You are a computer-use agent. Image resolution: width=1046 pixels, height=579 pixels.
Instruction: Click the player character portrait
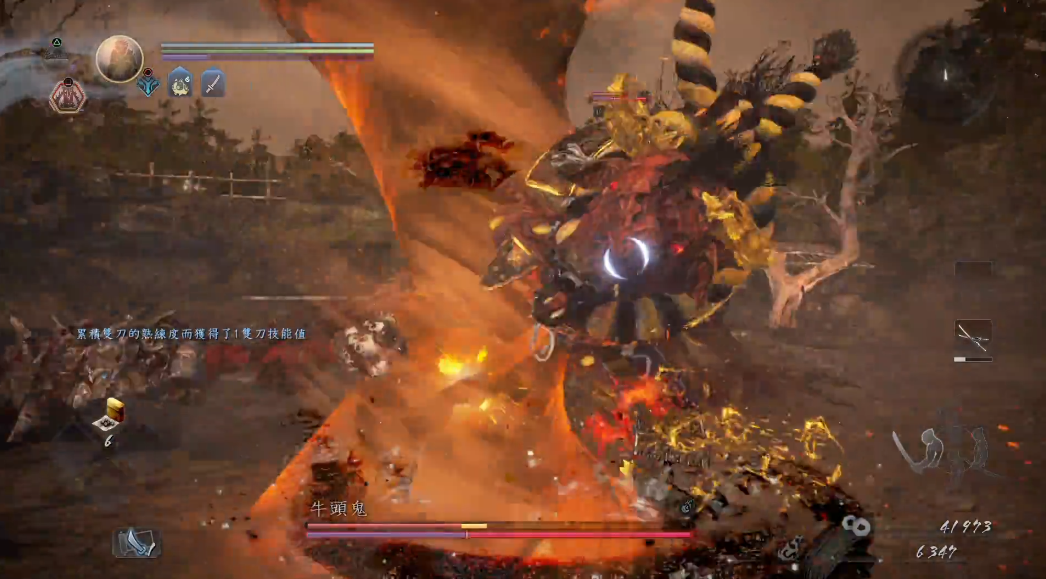coord(119,59)
